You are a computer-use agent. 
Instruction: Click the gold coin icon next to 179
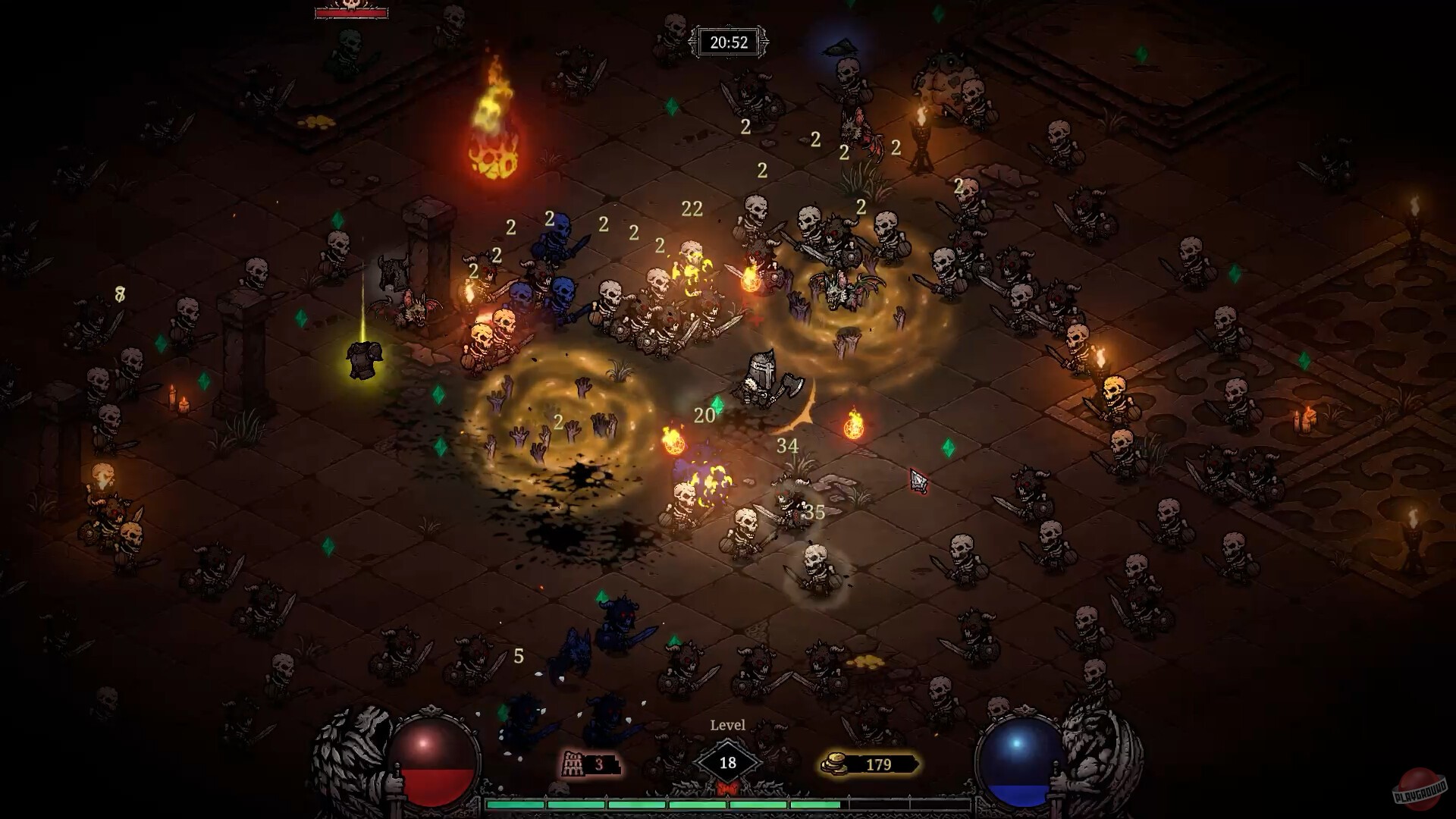(x=835, y=764)
